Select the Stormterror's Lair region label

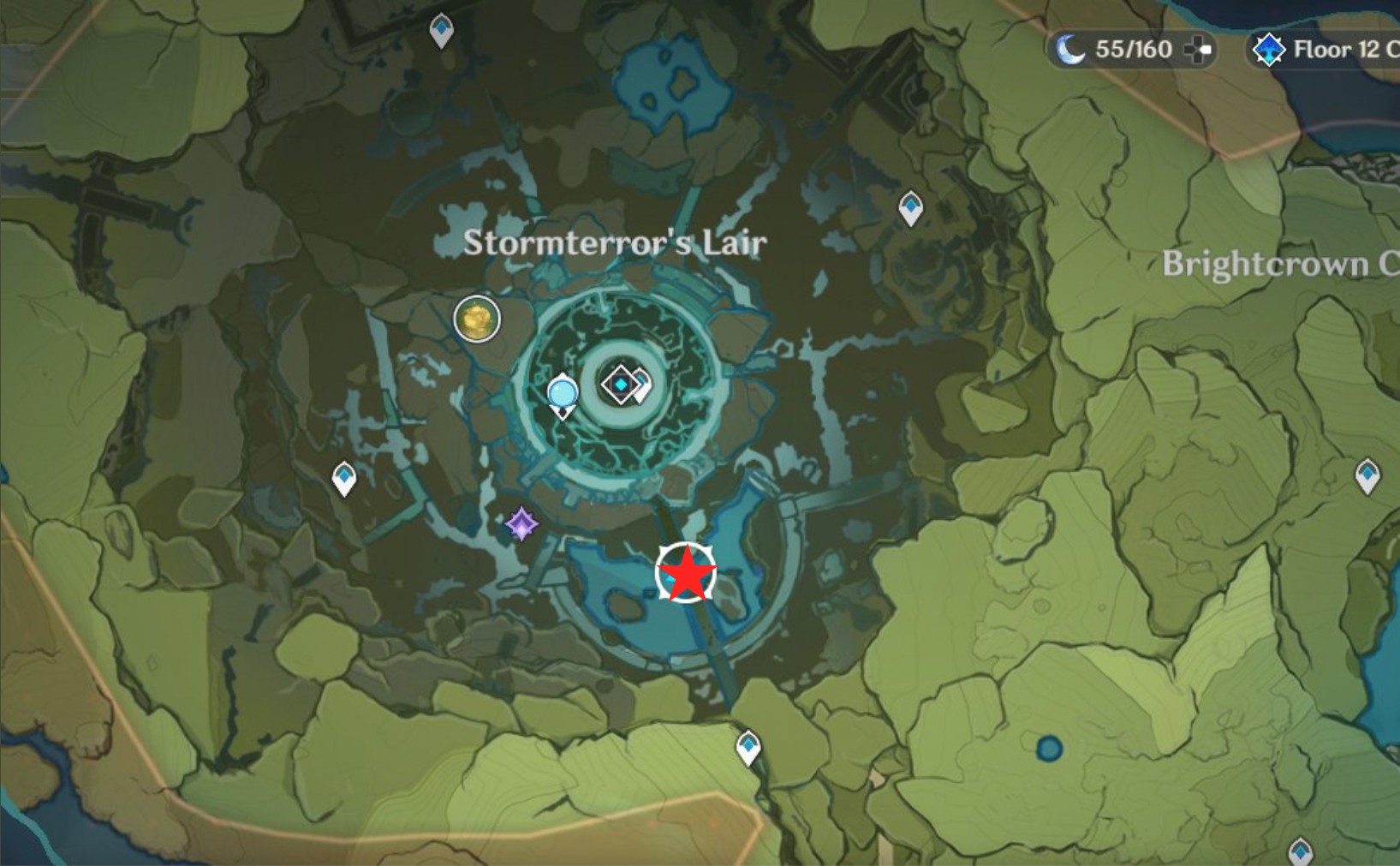tap(617, 242)
